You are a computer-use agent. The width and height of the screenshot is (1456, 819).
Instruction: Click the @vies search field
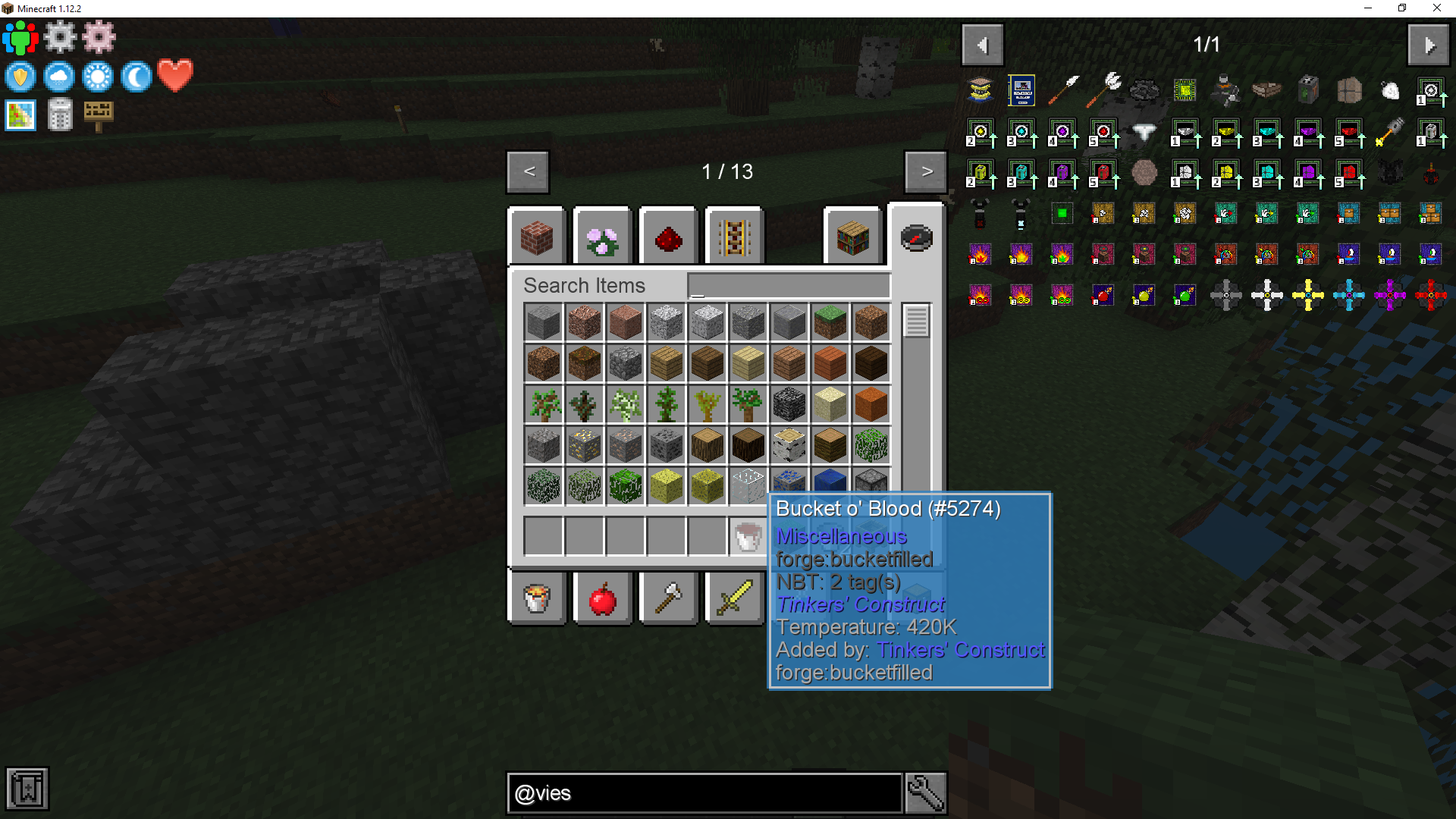point(704,792)
